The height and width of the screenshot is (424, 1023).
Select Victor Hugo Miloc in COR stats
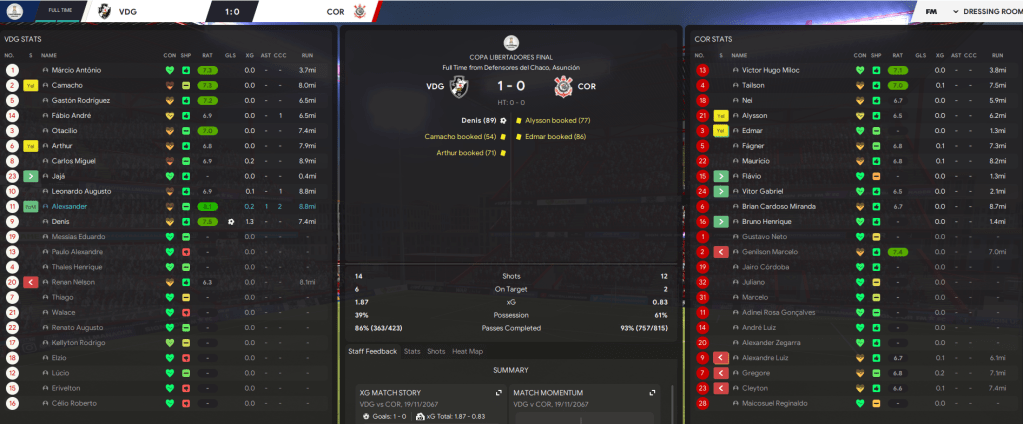(x=772, y=70)
